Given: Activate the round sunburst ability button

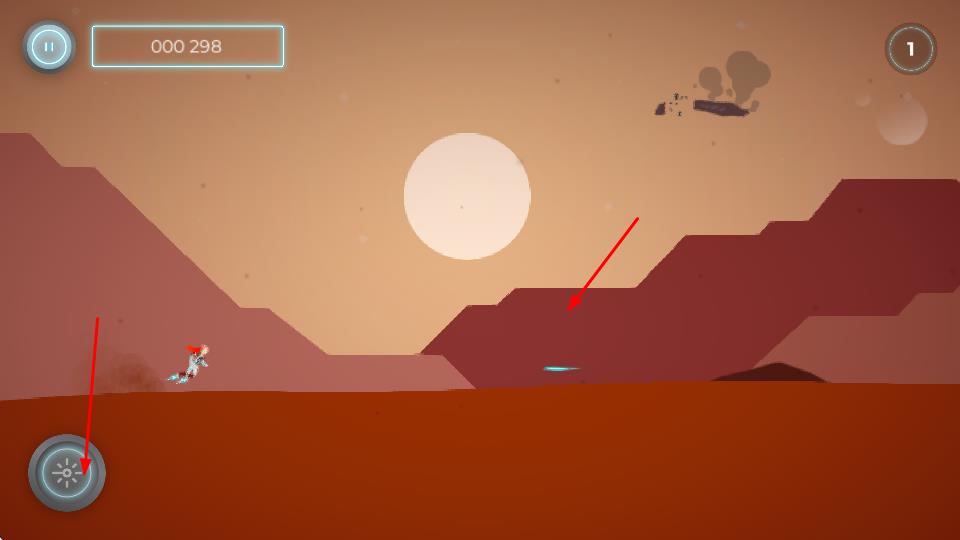Looking at the screenshot, I should (67, 473).
